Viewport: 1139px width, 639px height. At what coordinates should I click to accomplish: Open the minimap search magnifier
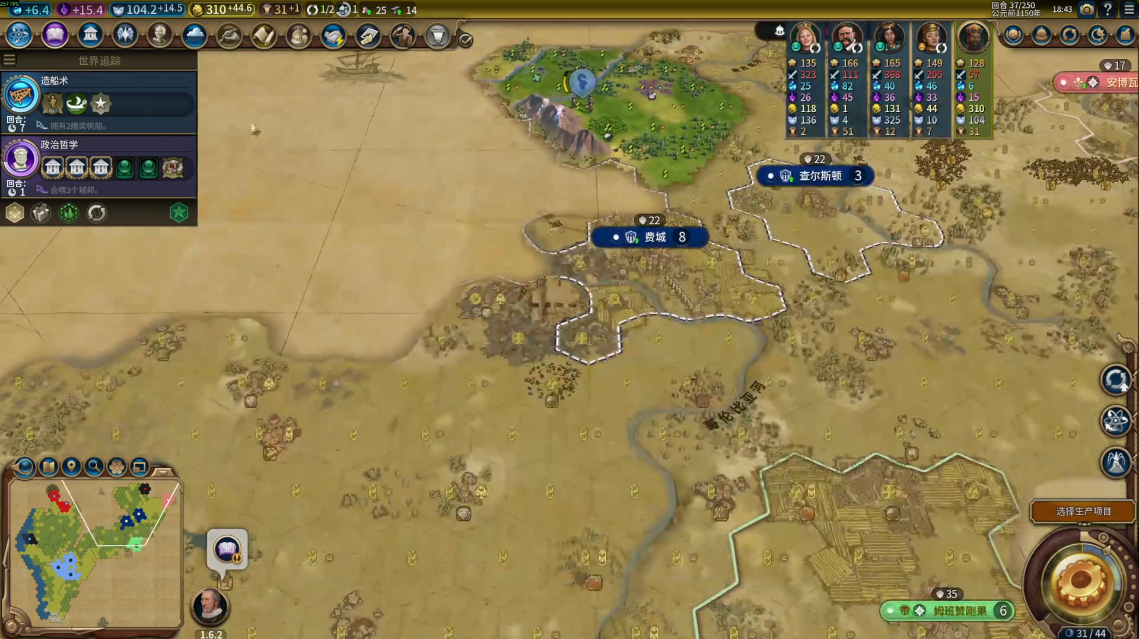point(93,466)
